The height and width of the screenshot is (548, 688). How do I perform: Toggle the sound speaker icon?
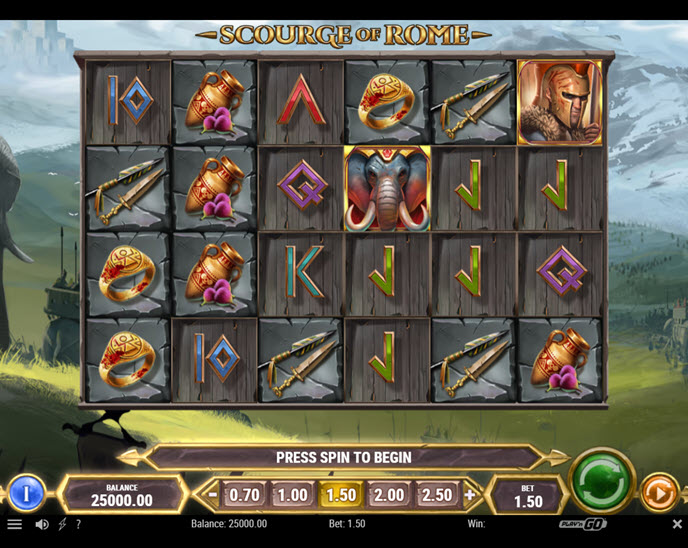[42, 524]
